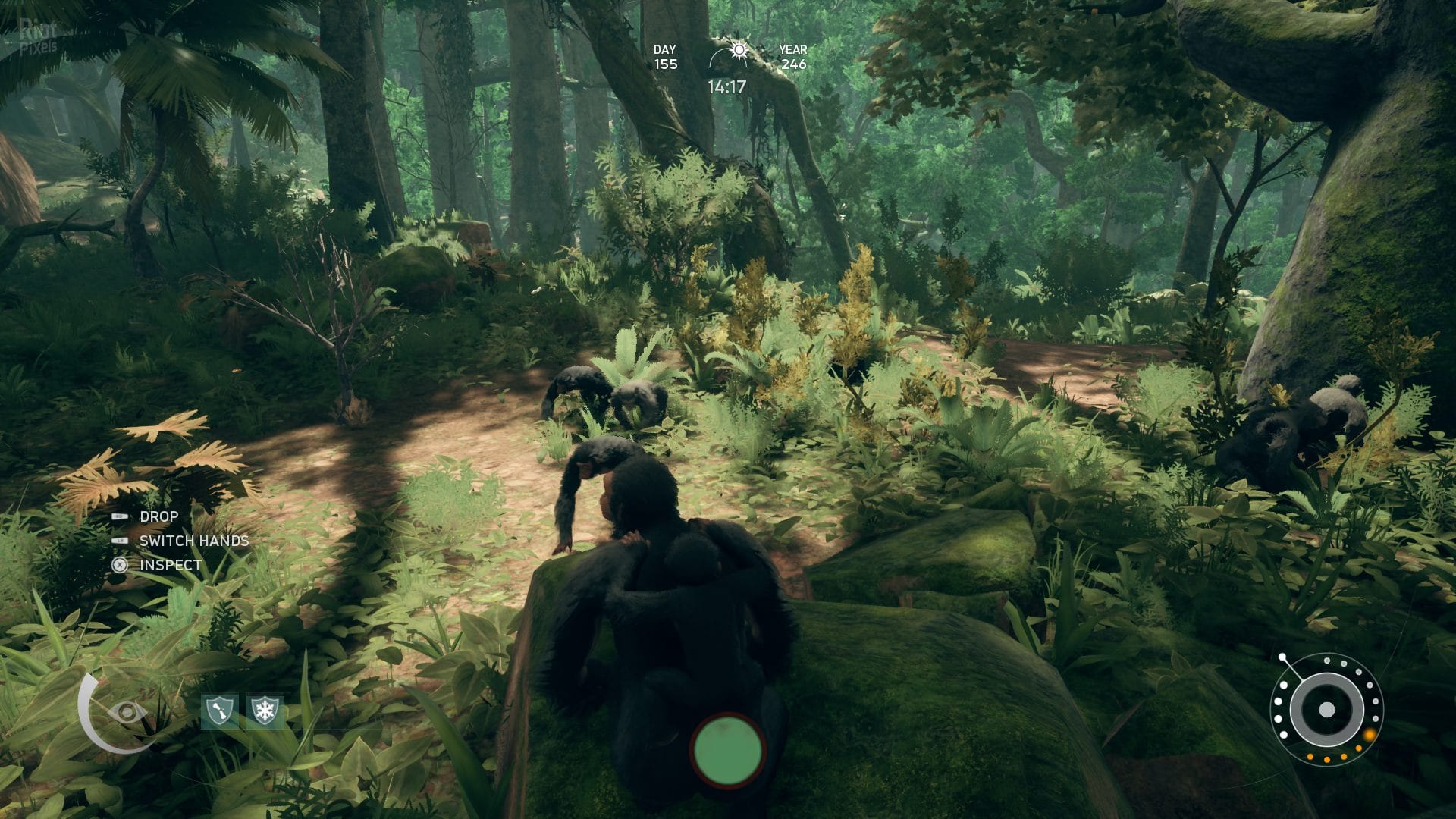Click the eye senses icon
1456x819 pixels.
pos(127,713)
